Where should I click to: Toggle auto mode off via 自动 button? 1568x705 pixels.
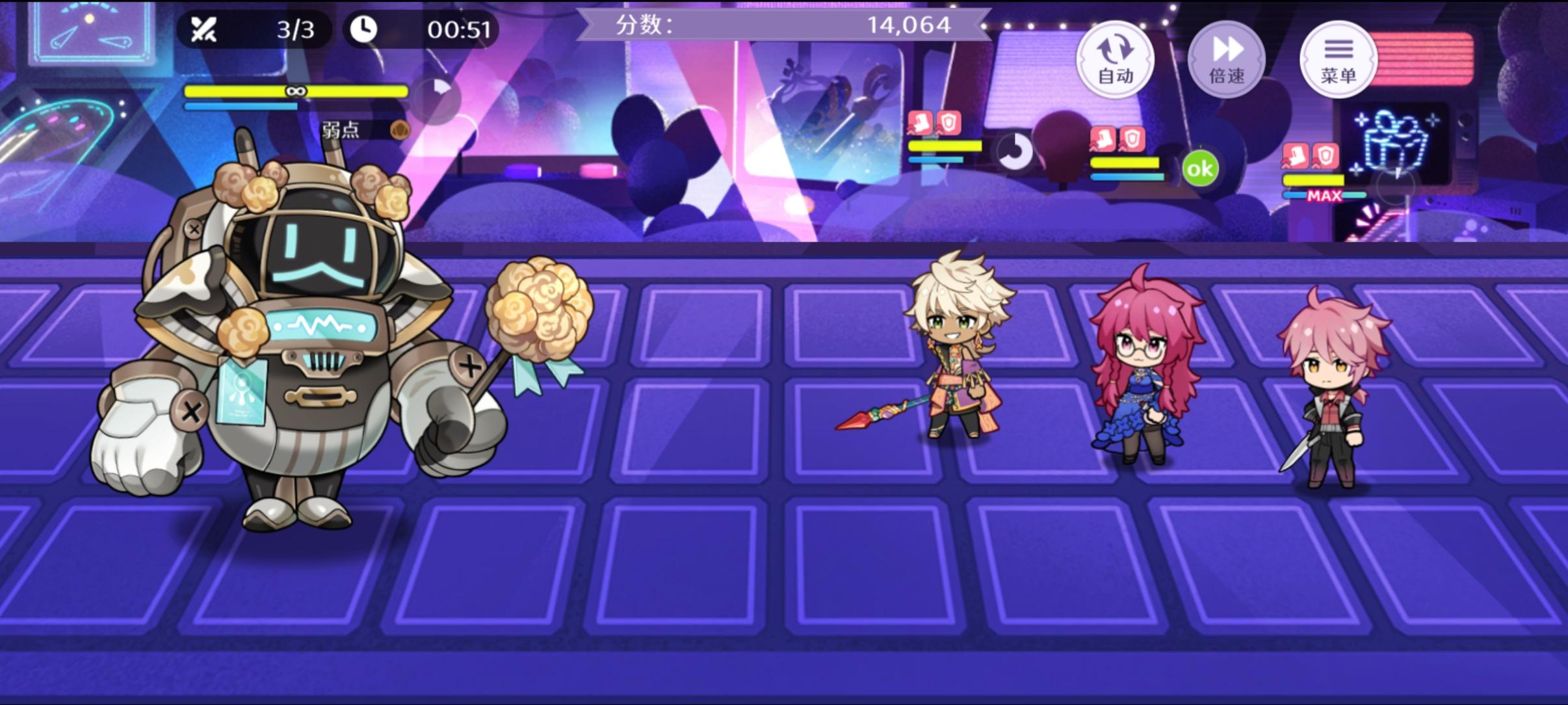(x=1116, y=59)
